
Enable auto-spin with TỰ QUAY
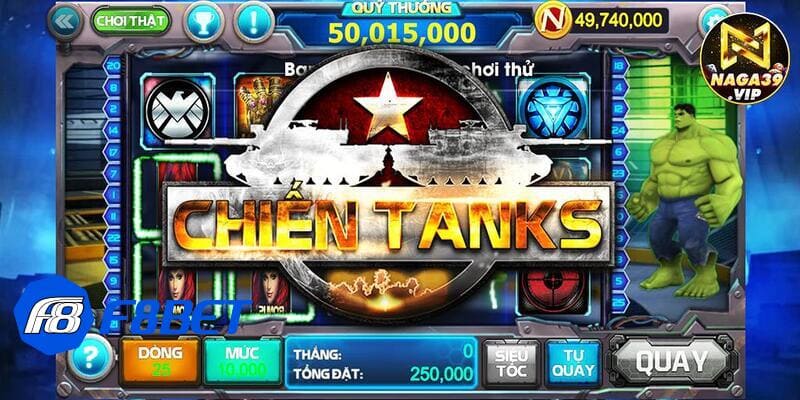[x=573, y=361]
